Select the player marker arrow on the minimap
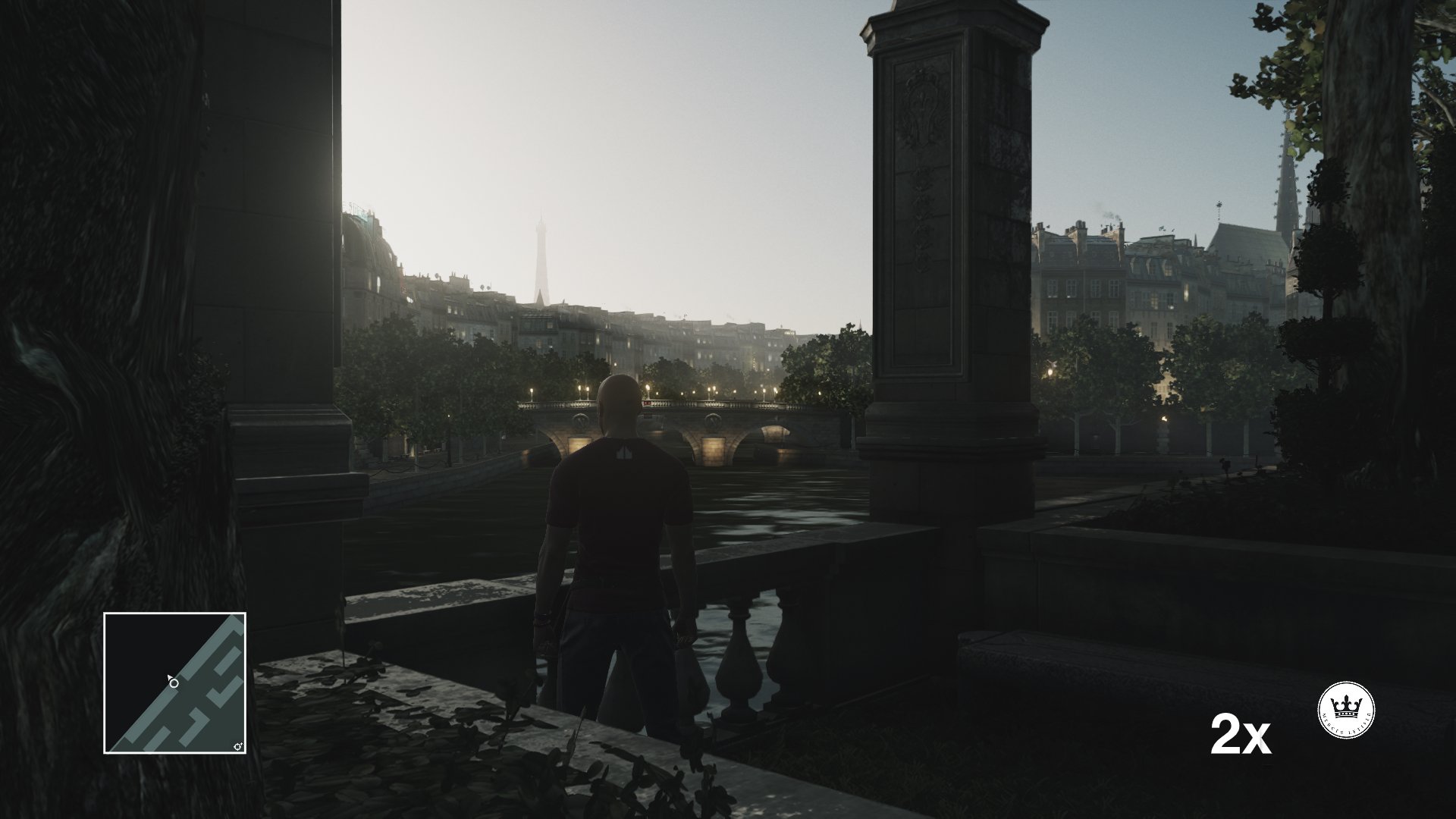The width and height of the screenshot is (1456, 819). pyautogui.click(x=170, y=677)
